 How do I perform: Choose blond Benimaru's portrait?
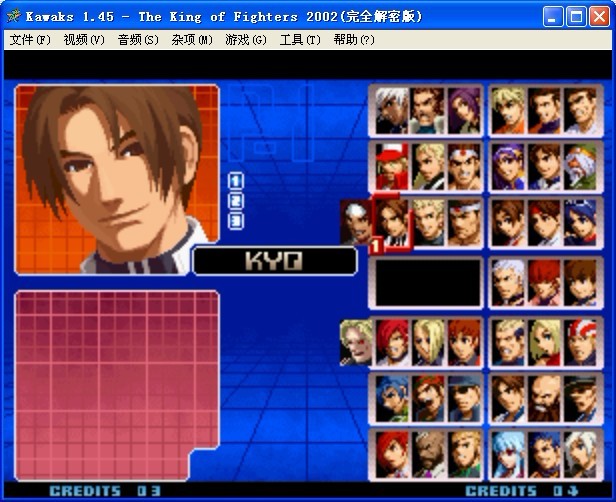(x=428, y=221)
